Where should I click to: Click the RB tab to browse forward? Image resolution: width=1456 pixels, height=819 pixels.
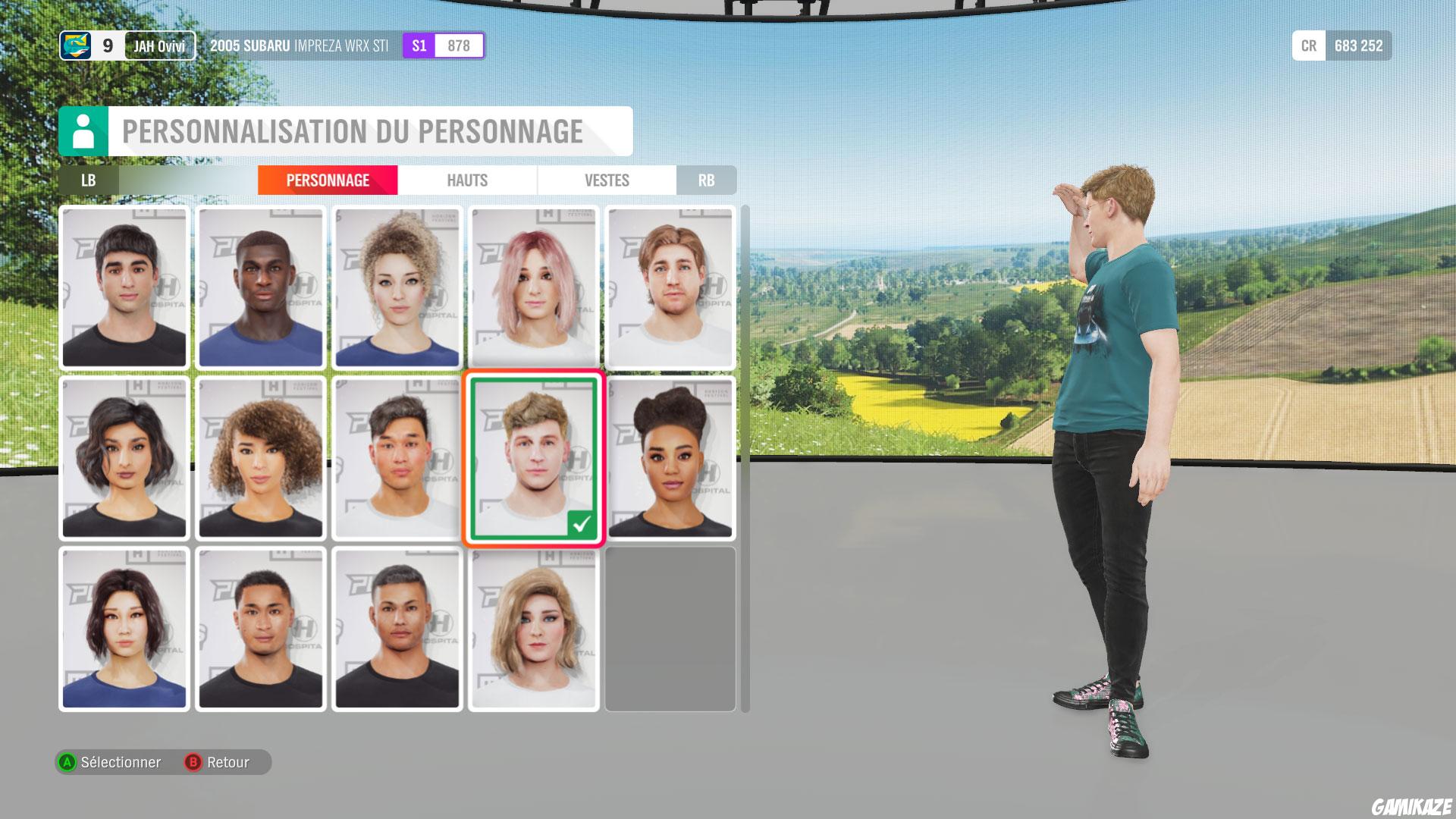[706, 180]
